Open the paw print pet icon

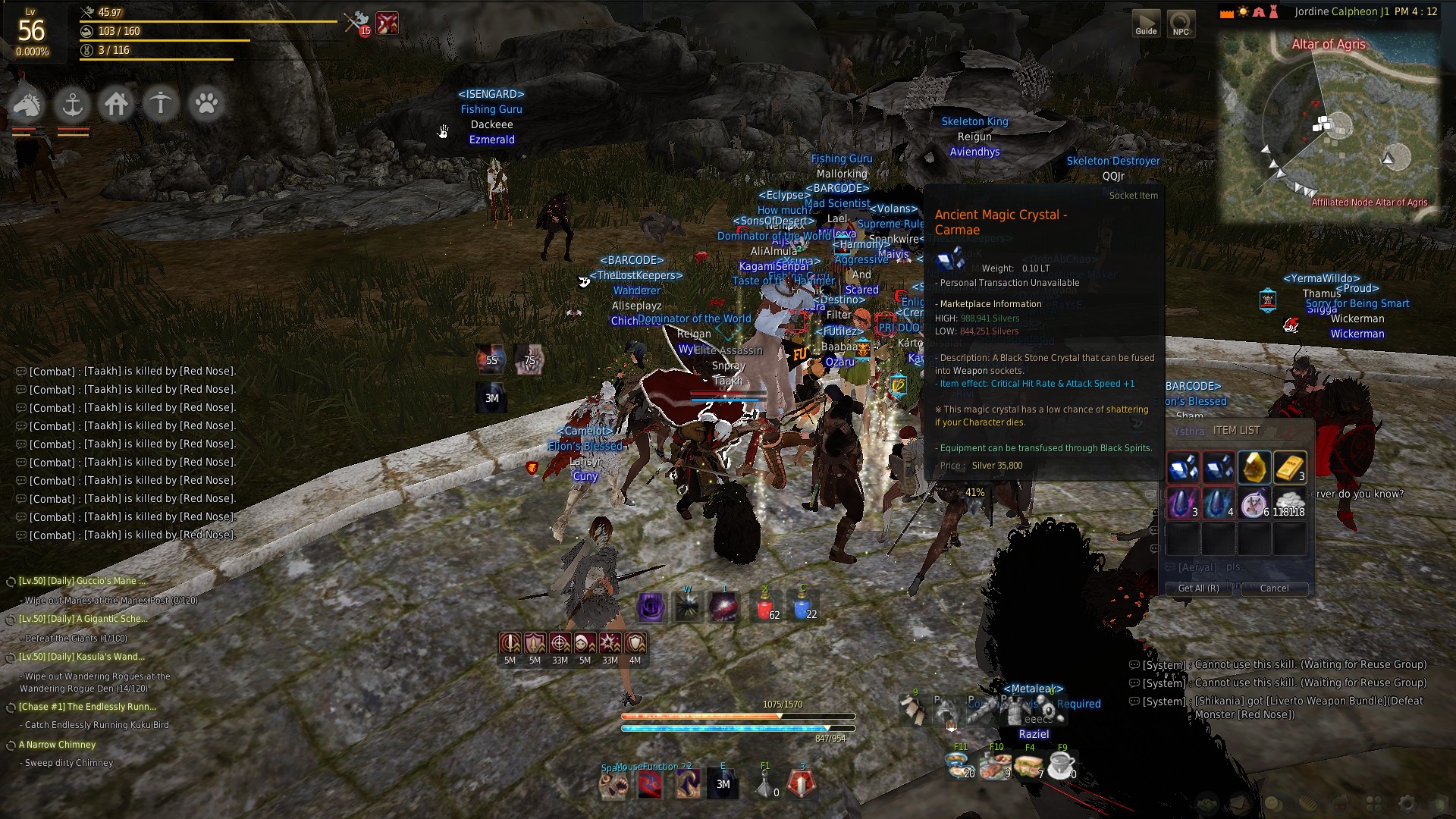point(206,104)
